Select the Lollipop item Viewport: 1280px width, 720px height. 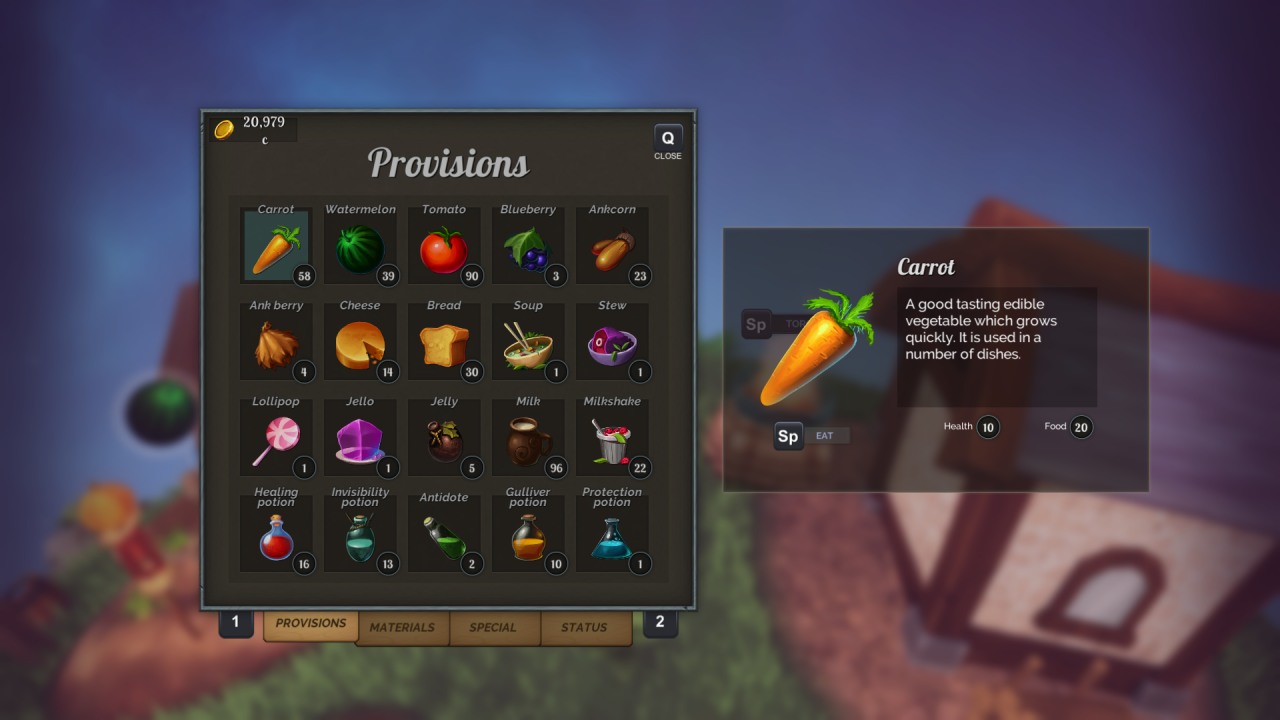point(275,440)
